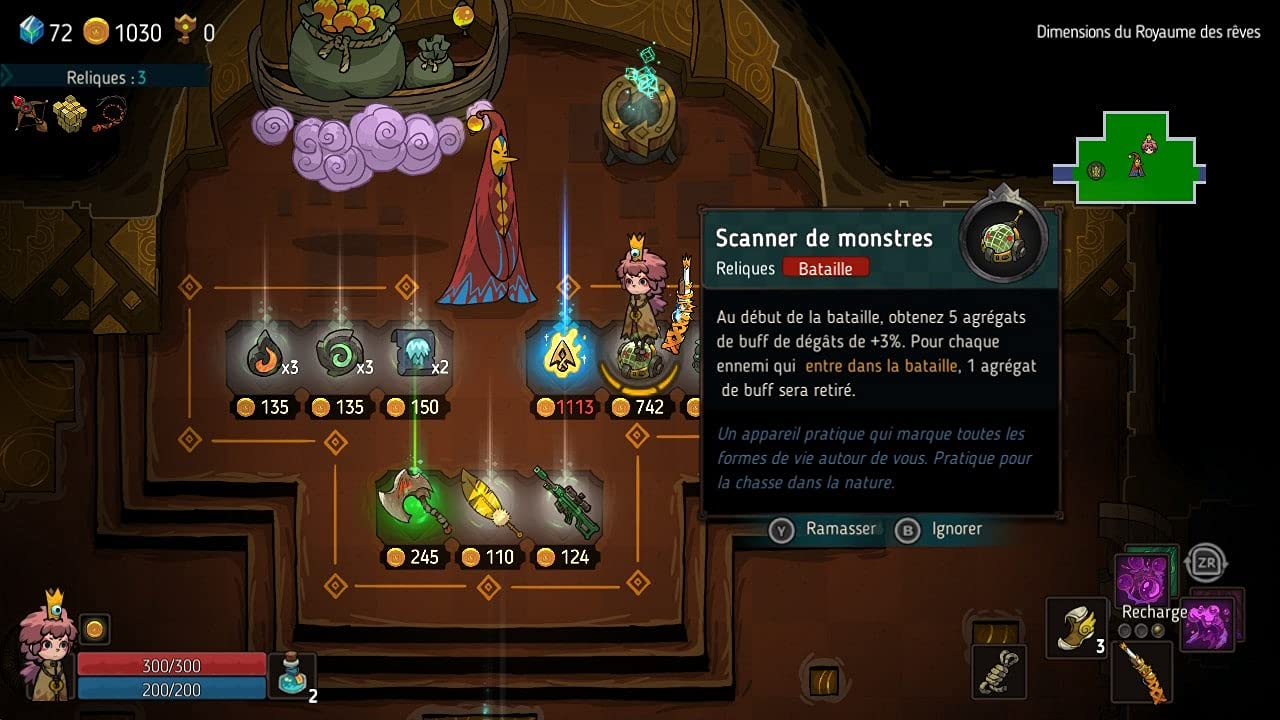Choose the blue scroll priced 150
Screen dimensions: 1280x720
(414, 355)
